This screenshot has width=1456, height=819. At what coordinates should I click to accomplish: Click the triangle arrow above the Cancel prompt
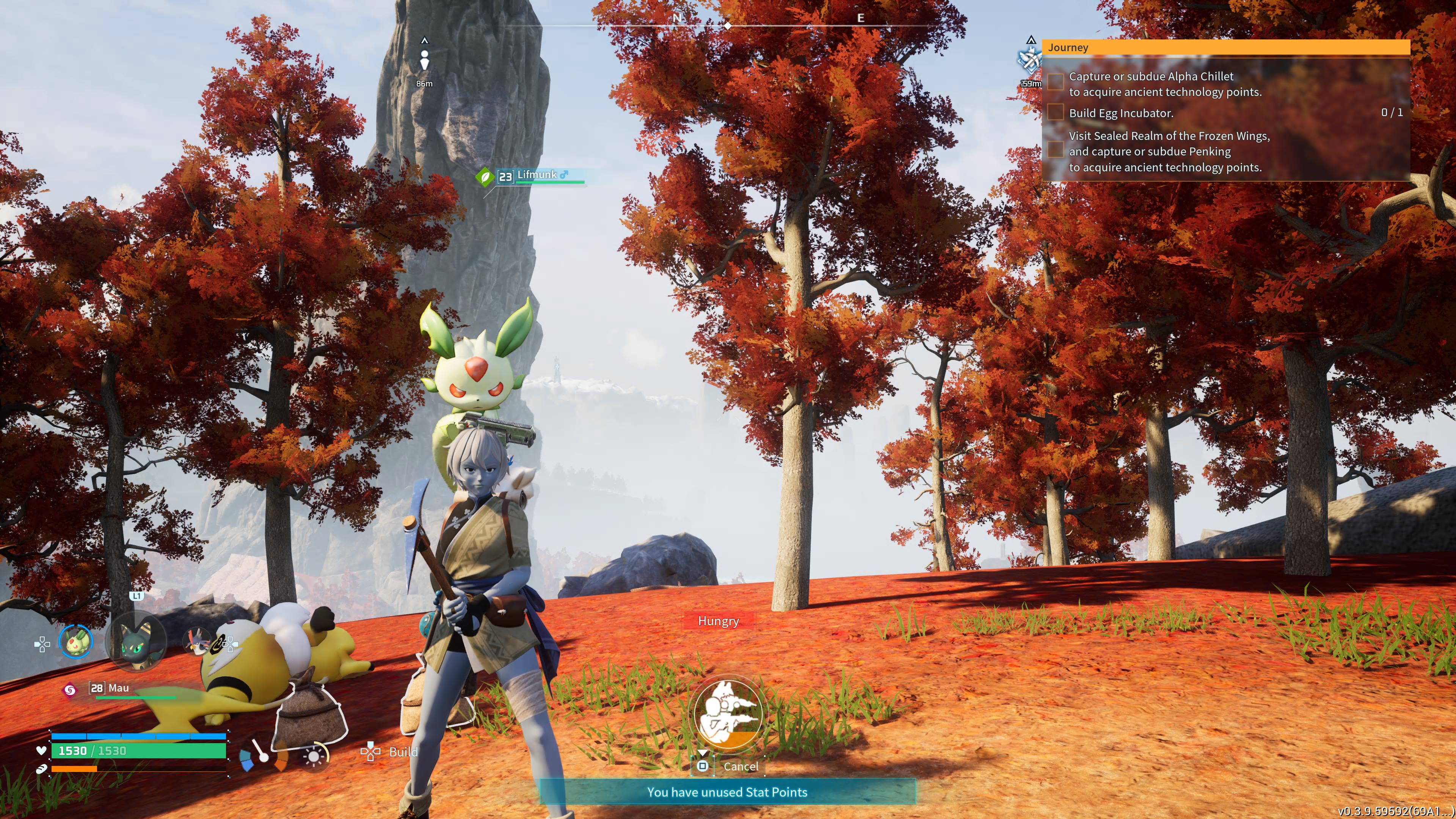tap(703, 752)
